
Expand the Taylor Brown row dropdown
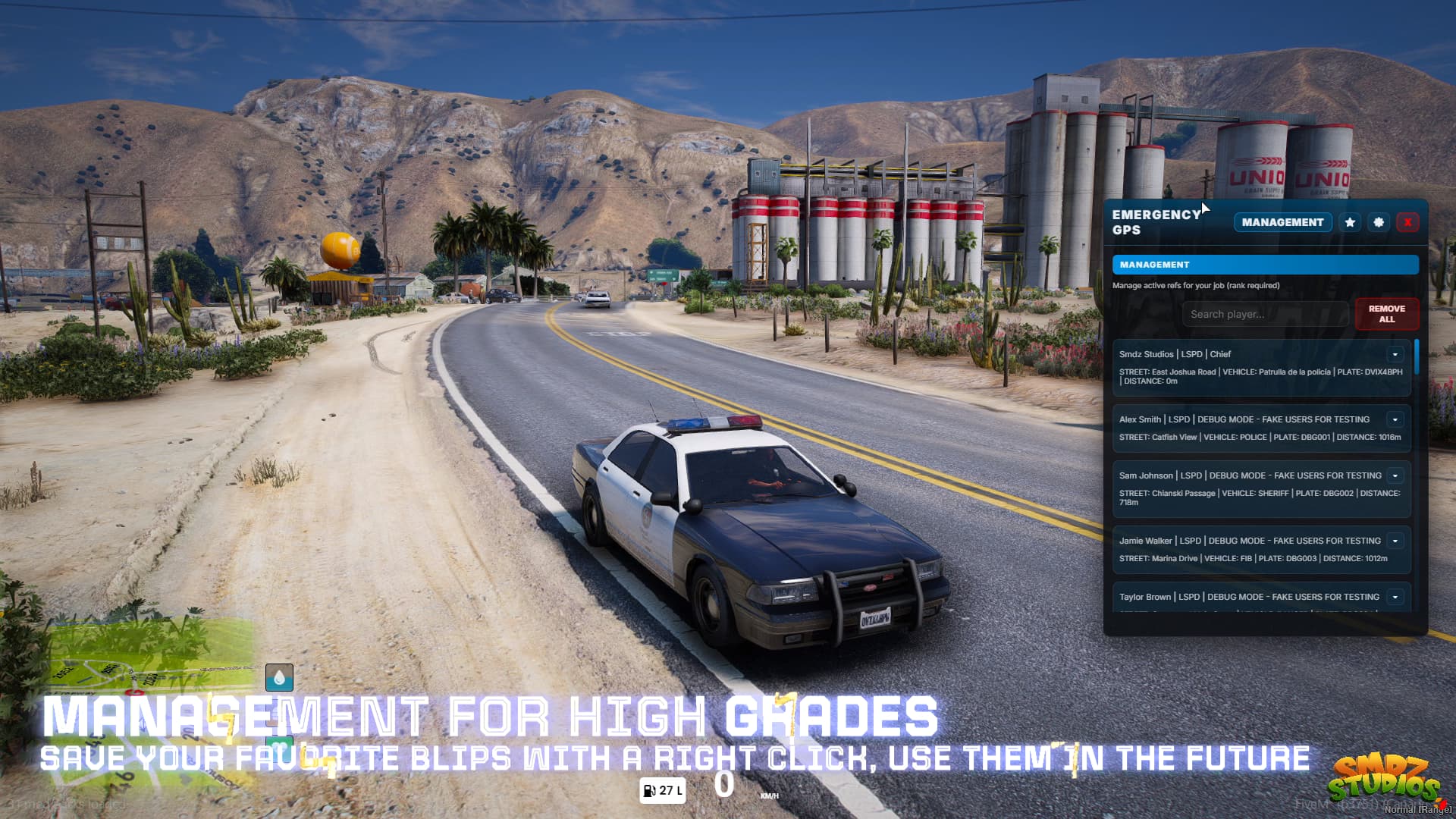1395,597
